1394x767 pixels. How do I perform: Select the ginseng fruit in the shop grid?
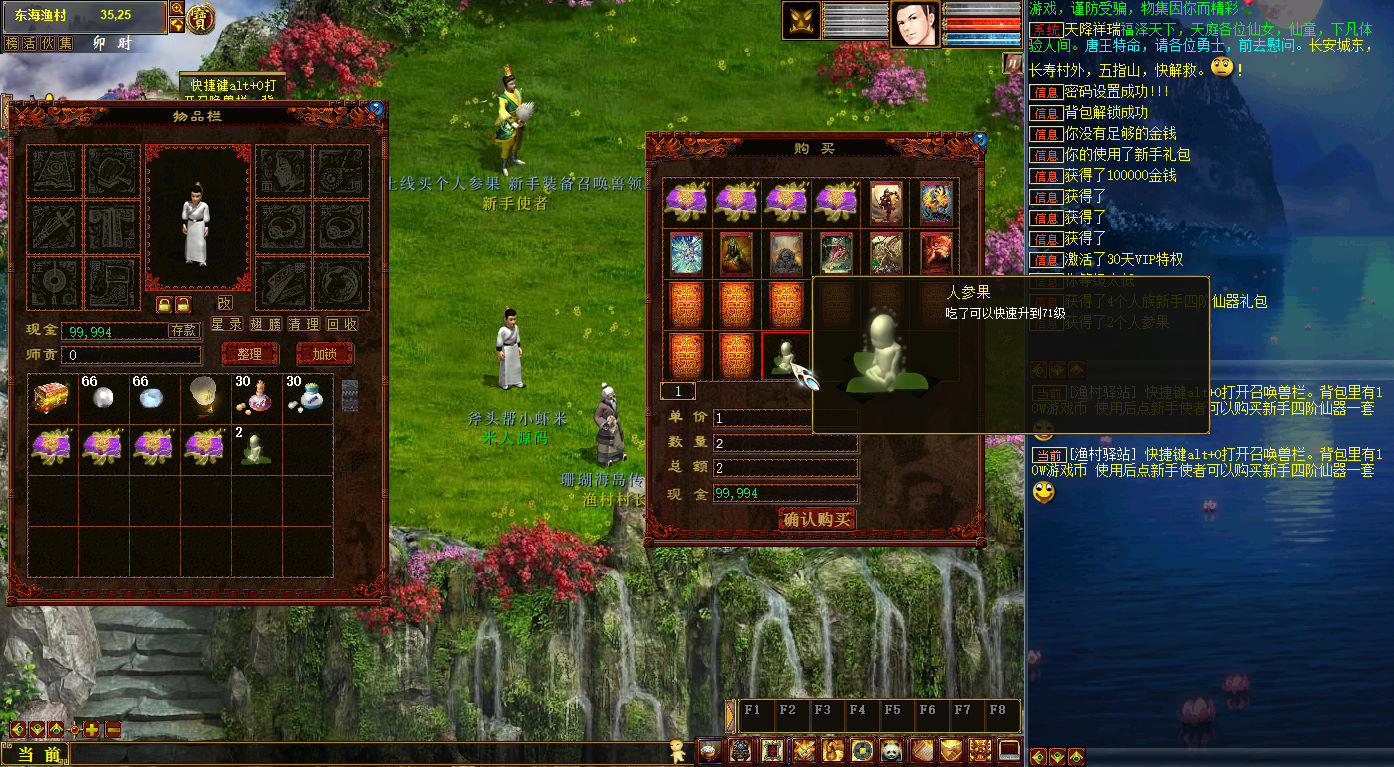tap(786, 355)
